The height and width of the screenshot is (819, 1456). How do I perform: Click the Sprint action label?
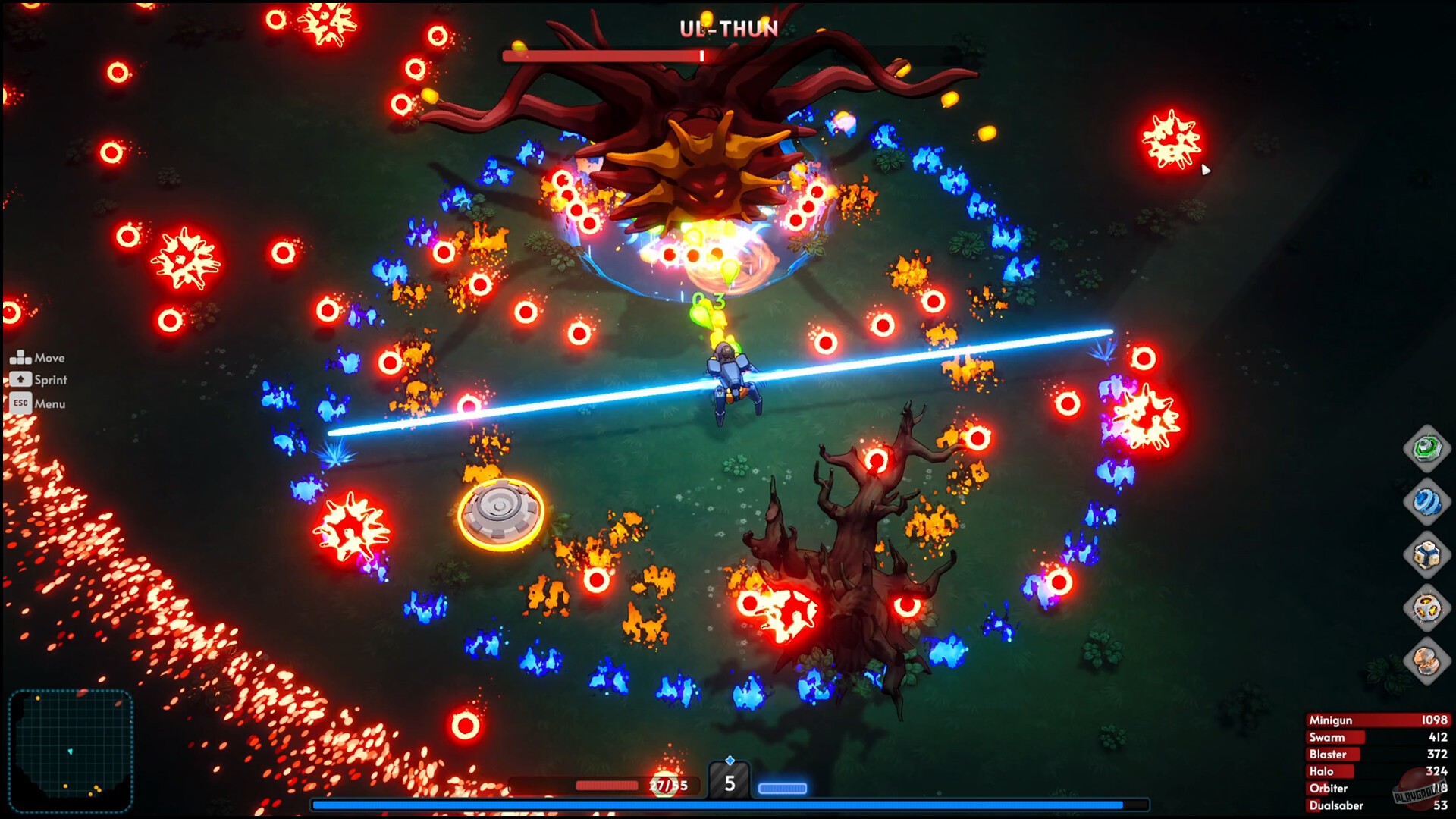click(x=50, y=380)
